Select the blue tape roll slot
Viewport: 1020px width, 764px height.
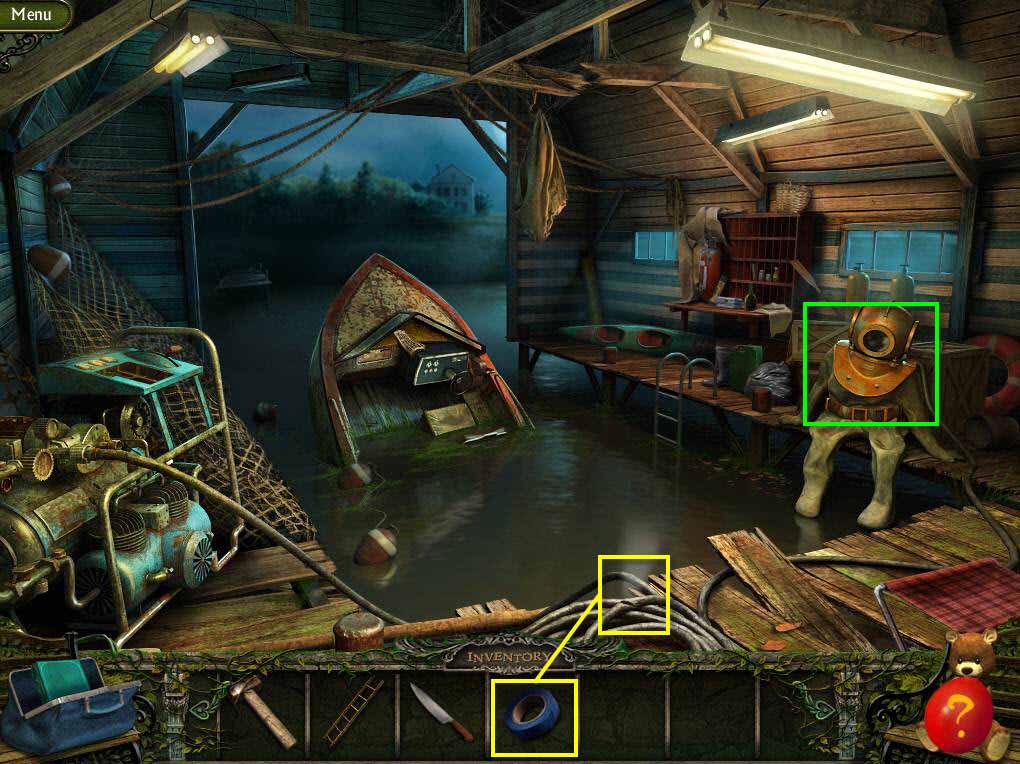(533, 716)
